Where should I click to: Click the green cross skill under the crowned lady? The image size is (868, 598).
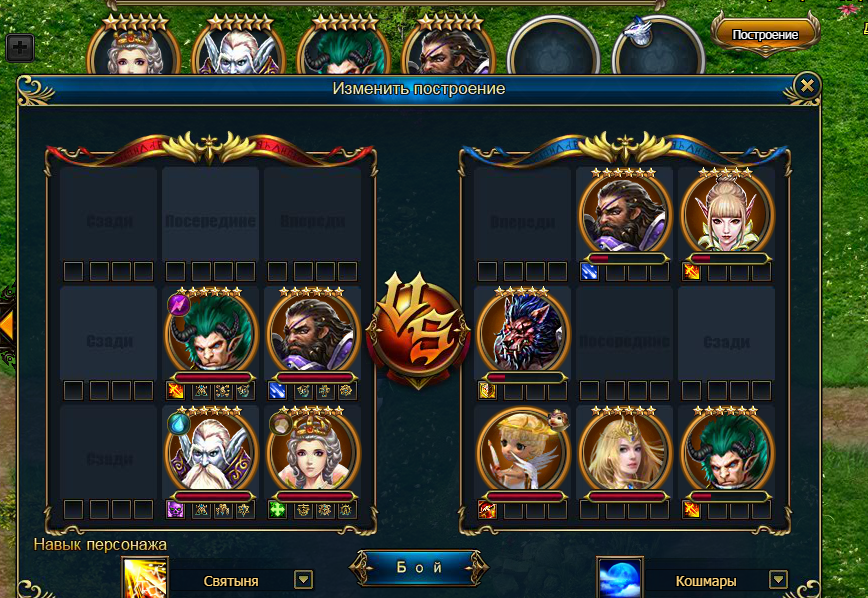click(277, 509)
